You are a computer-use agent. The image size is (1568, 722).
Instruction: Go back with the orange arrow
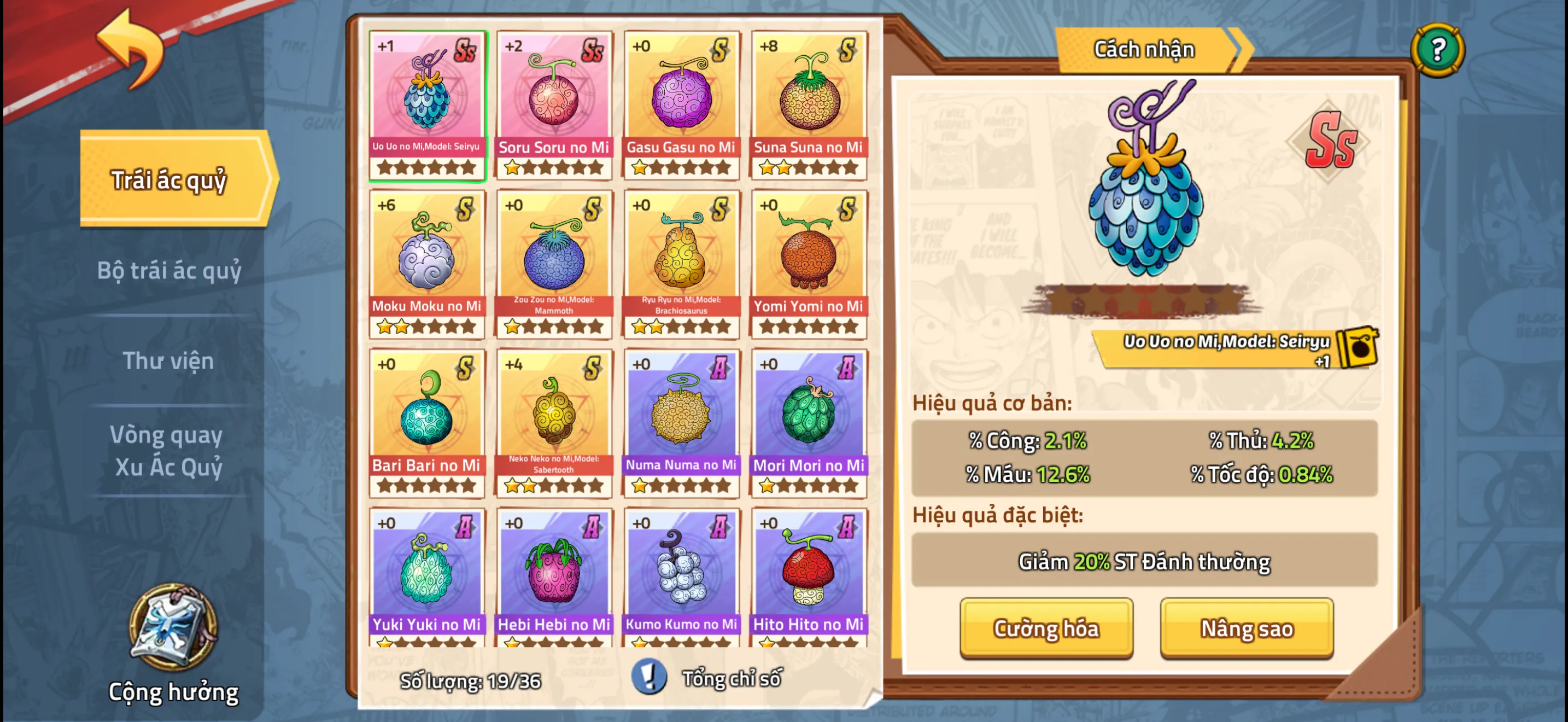tap(131, 49)
